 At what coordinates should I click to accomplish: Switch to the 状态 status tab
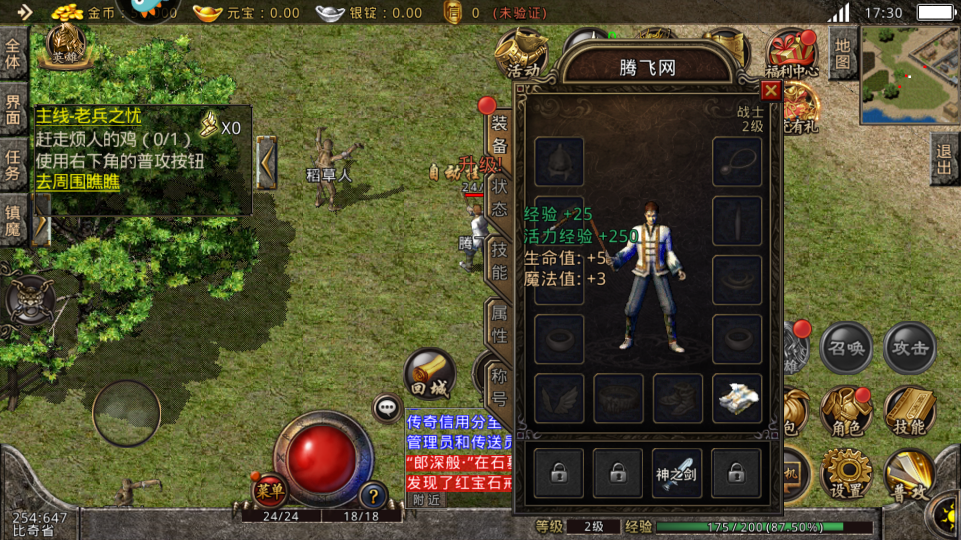[x=499, y=198]
